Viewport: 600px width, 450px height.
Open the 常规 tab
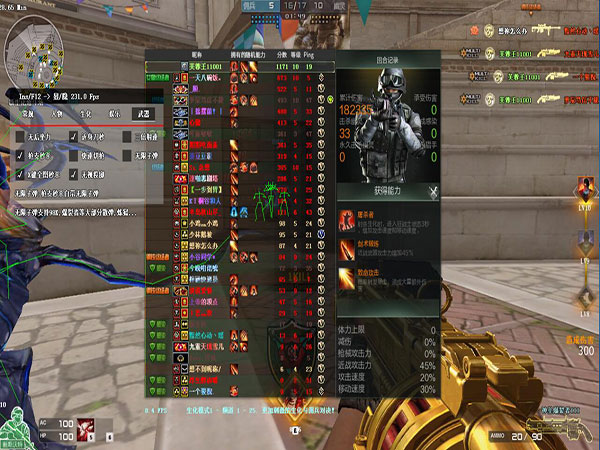pyautogui.click(x=26, y=114)
